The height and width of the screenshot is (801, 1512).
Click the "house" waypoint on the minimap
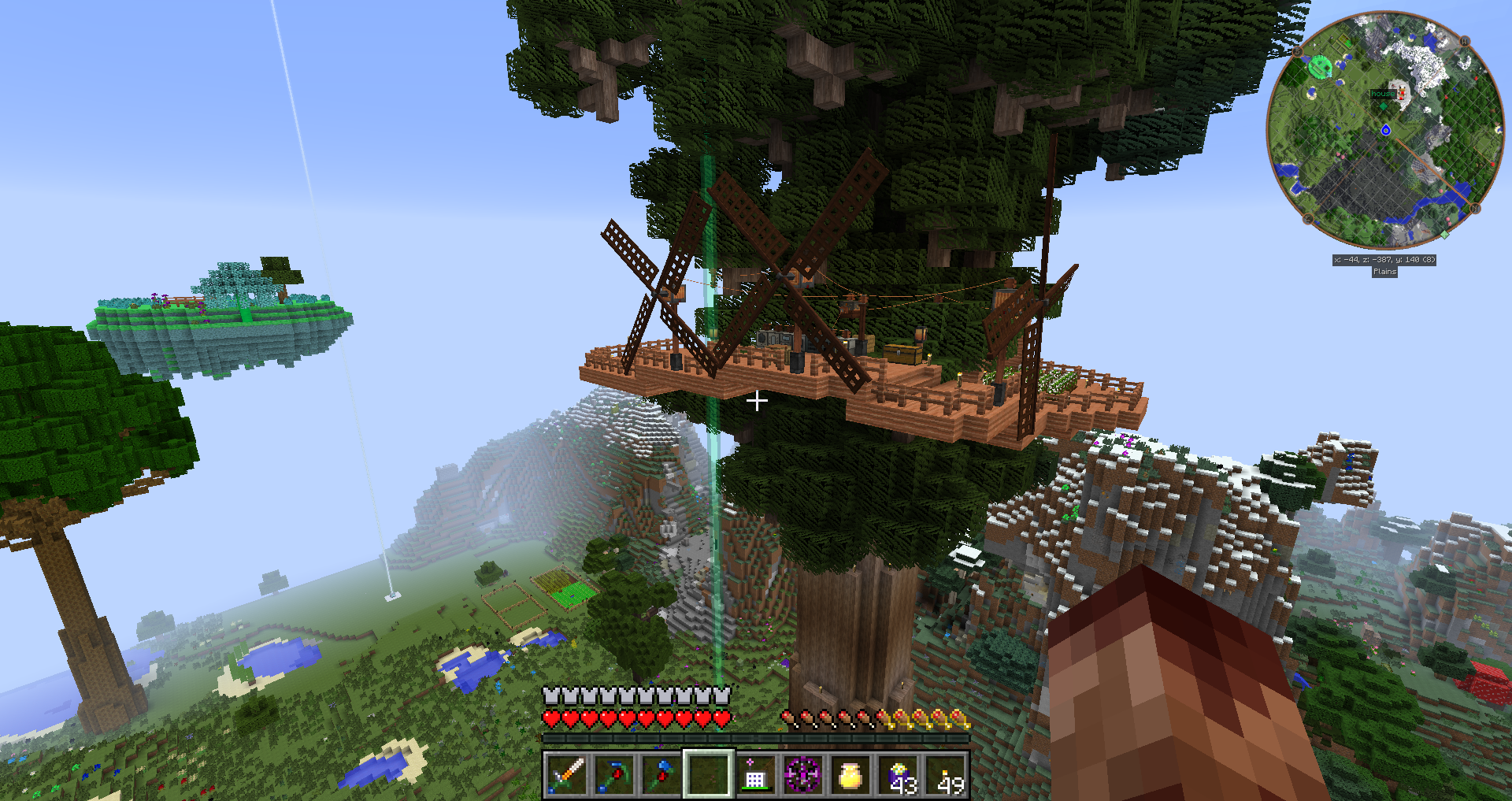[x=1382, y=94]
